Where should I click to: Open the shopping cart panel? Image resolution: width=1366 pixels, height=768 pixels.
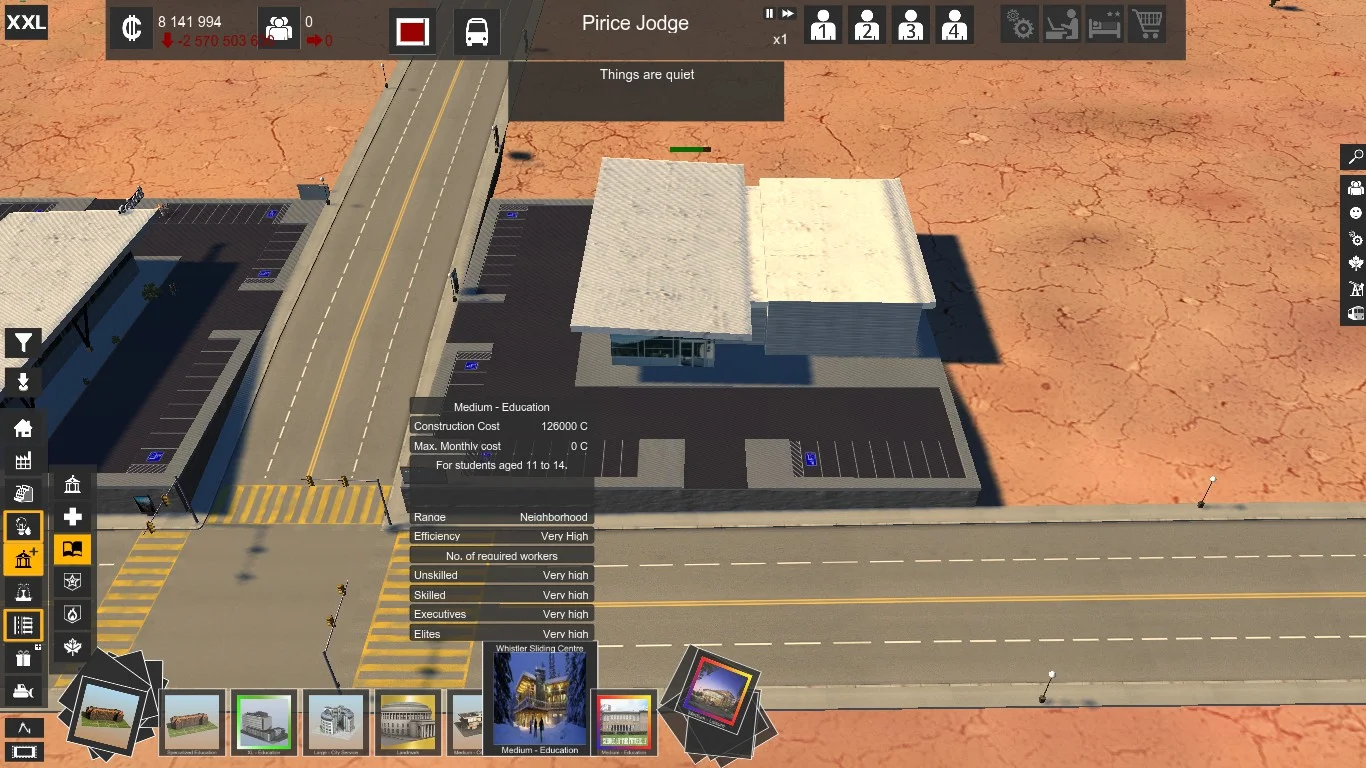(1147, 25)
